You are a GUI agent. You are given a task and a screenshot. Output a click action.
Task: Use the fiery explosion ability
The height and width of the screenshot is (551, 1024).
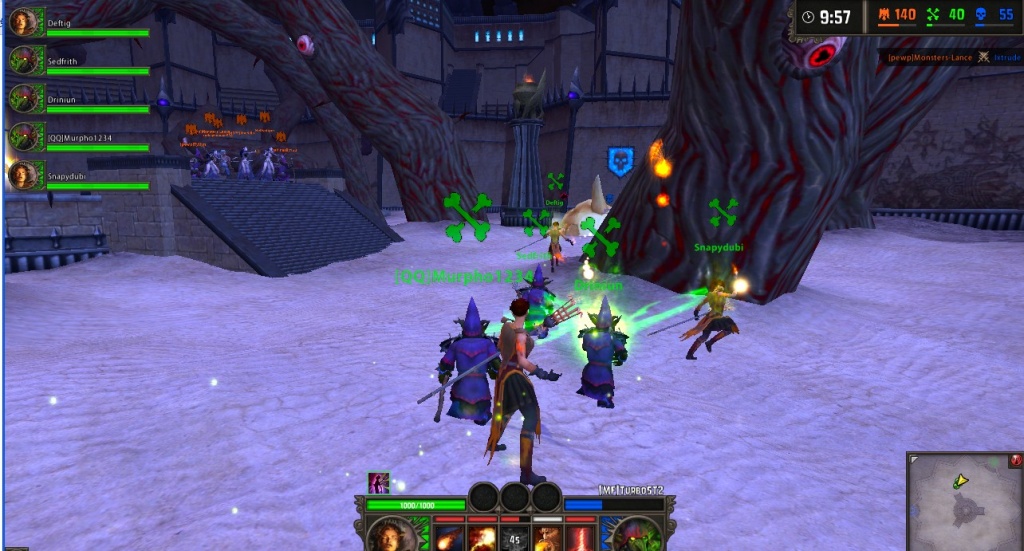[x=482, y=538]
